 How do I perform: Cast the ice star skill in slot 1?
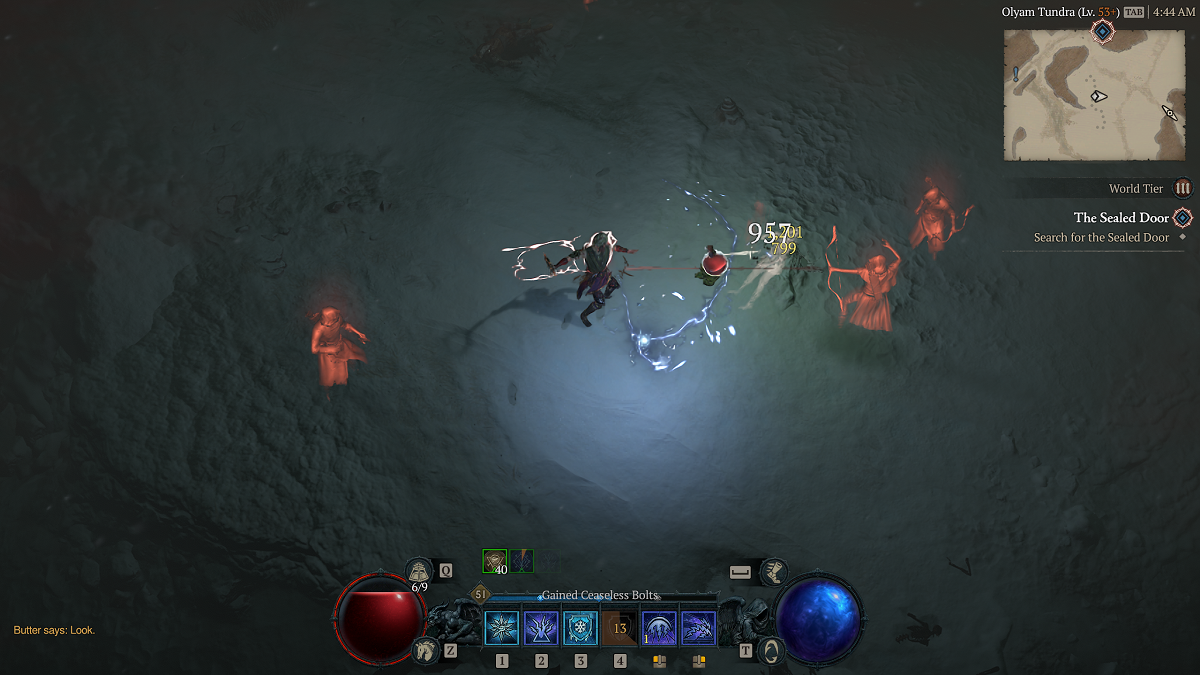pyautogui.click(x=502, y=628)
